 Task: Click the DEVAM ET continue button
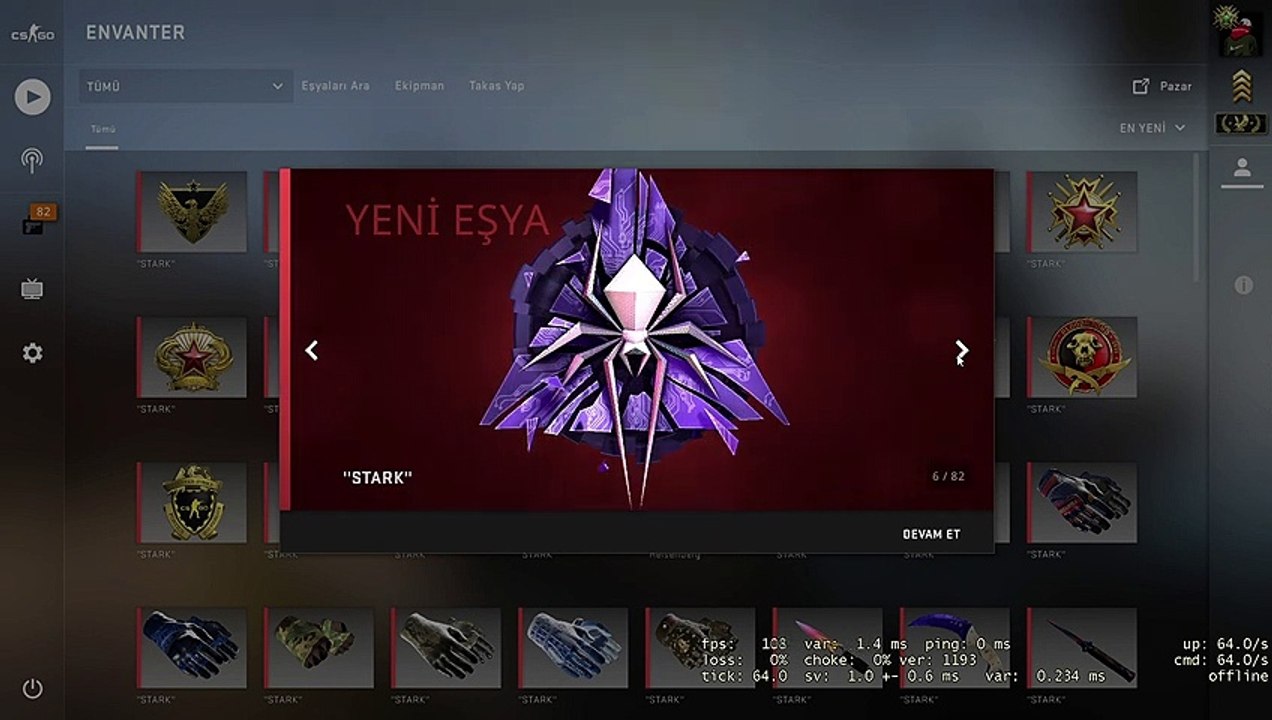(x=930, y=534)
